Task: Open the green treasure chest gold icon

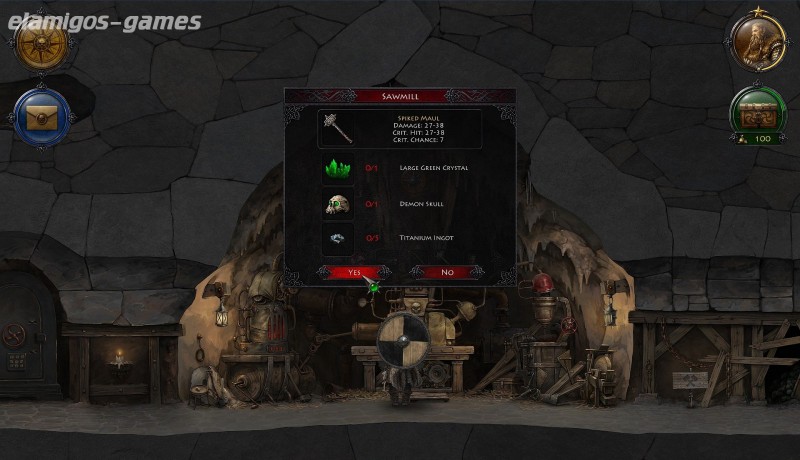Action: (757, 112)
